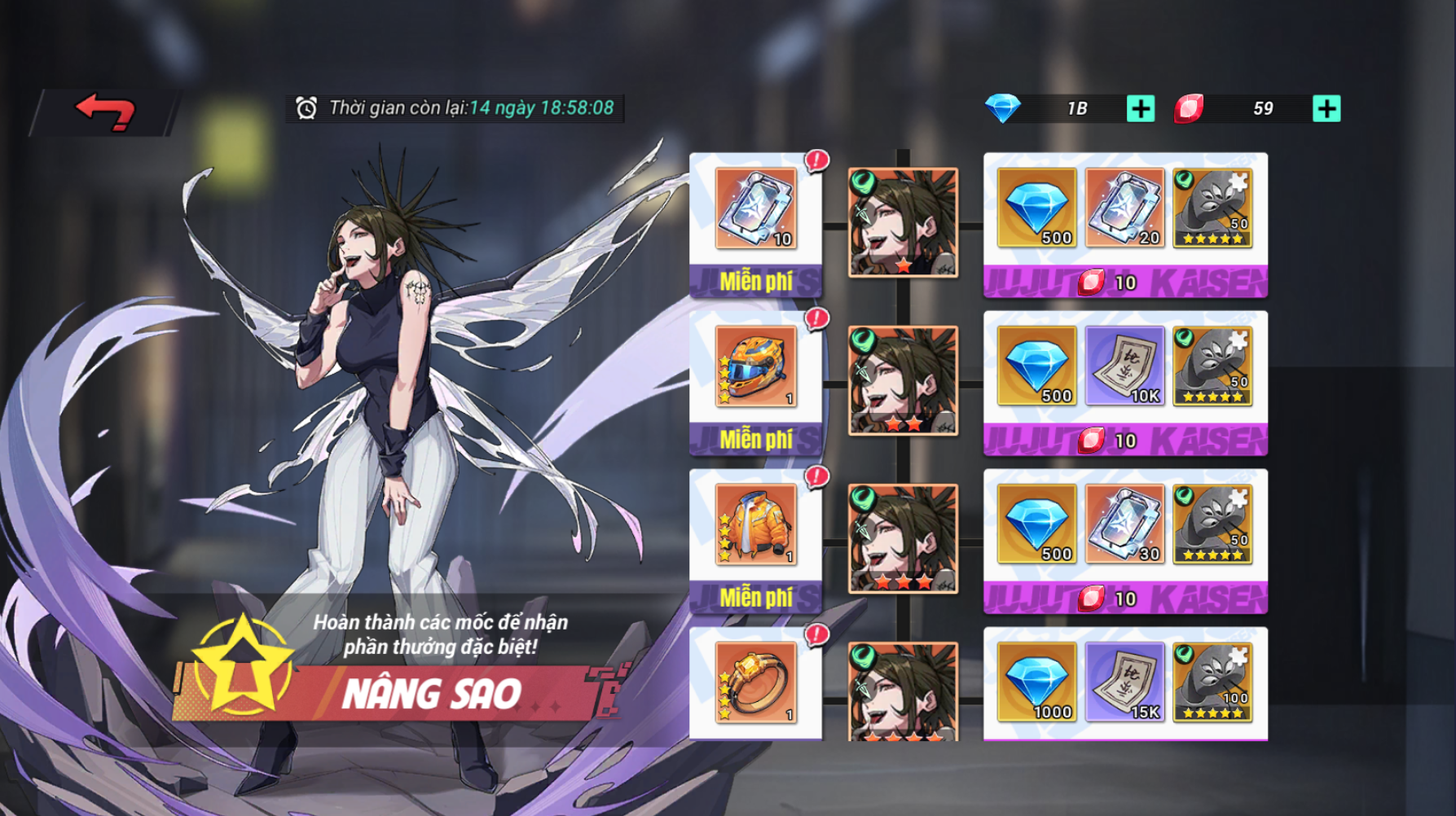
Task: Select the two-star character portrait milestone
Action: [x=903, y=380]
